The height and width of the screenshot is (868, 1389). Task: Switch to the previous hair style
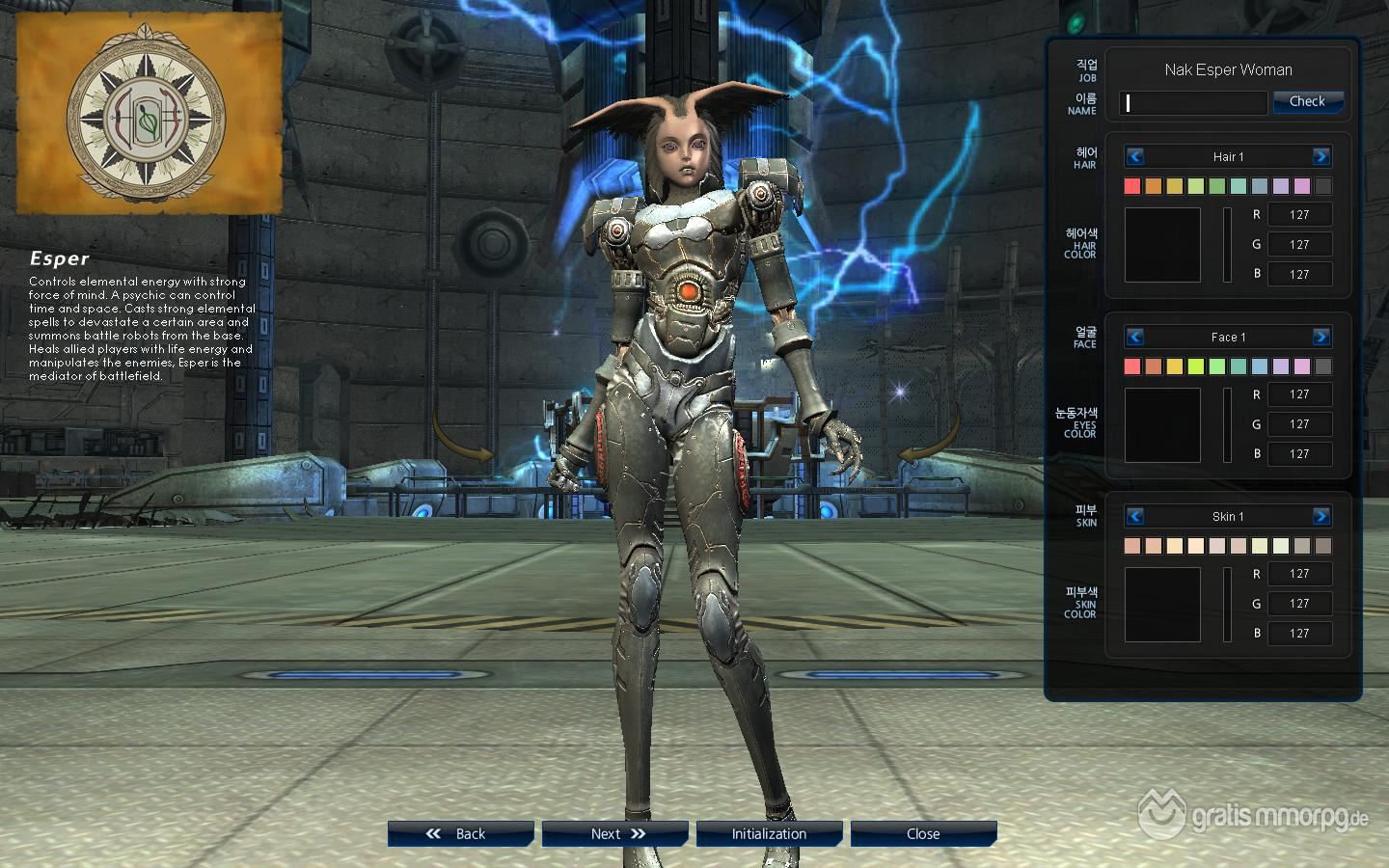click(x=1135, y=156)
